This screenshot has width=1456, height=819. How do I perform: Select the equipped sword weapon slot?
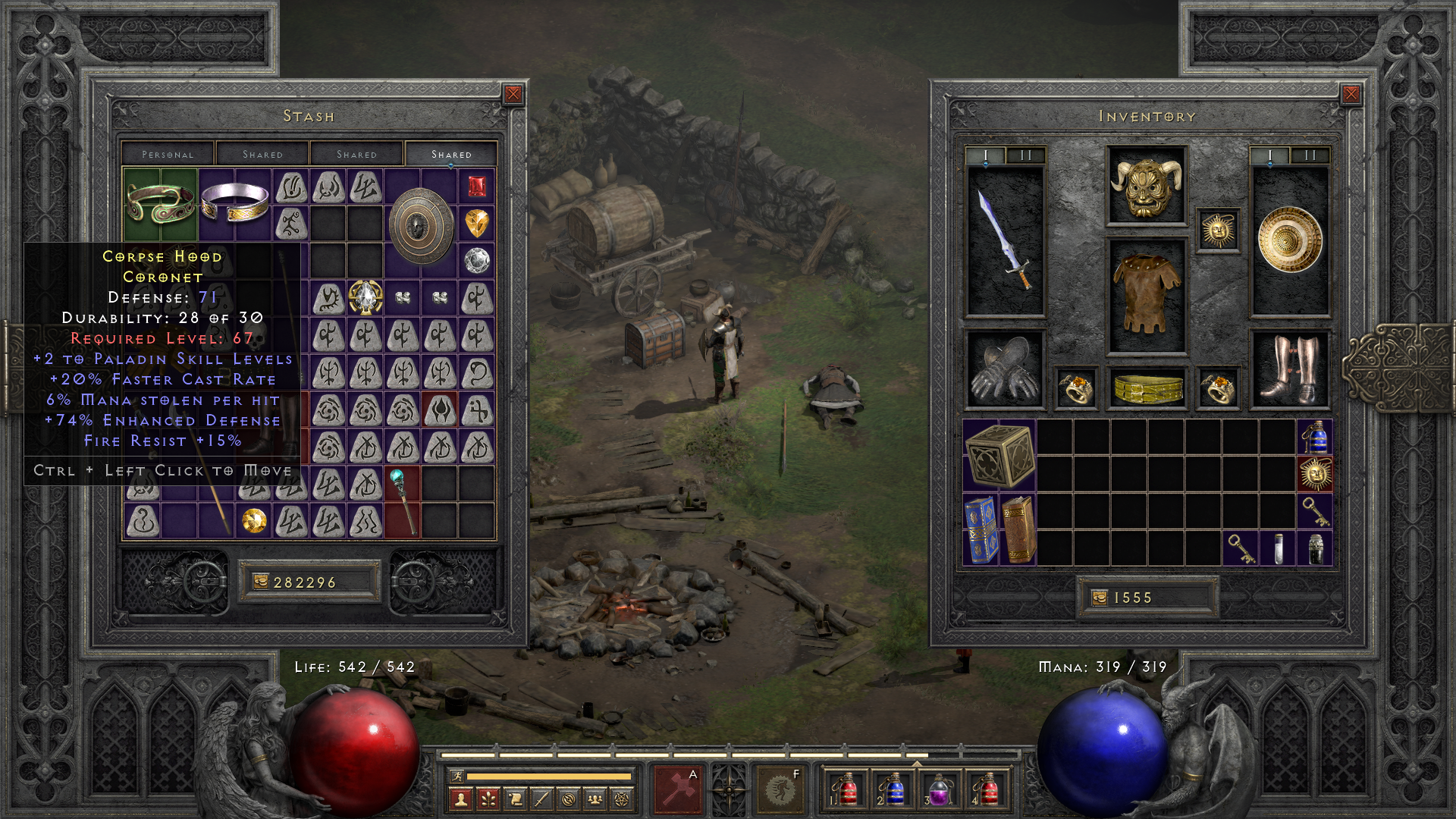tap(1005, 240)
